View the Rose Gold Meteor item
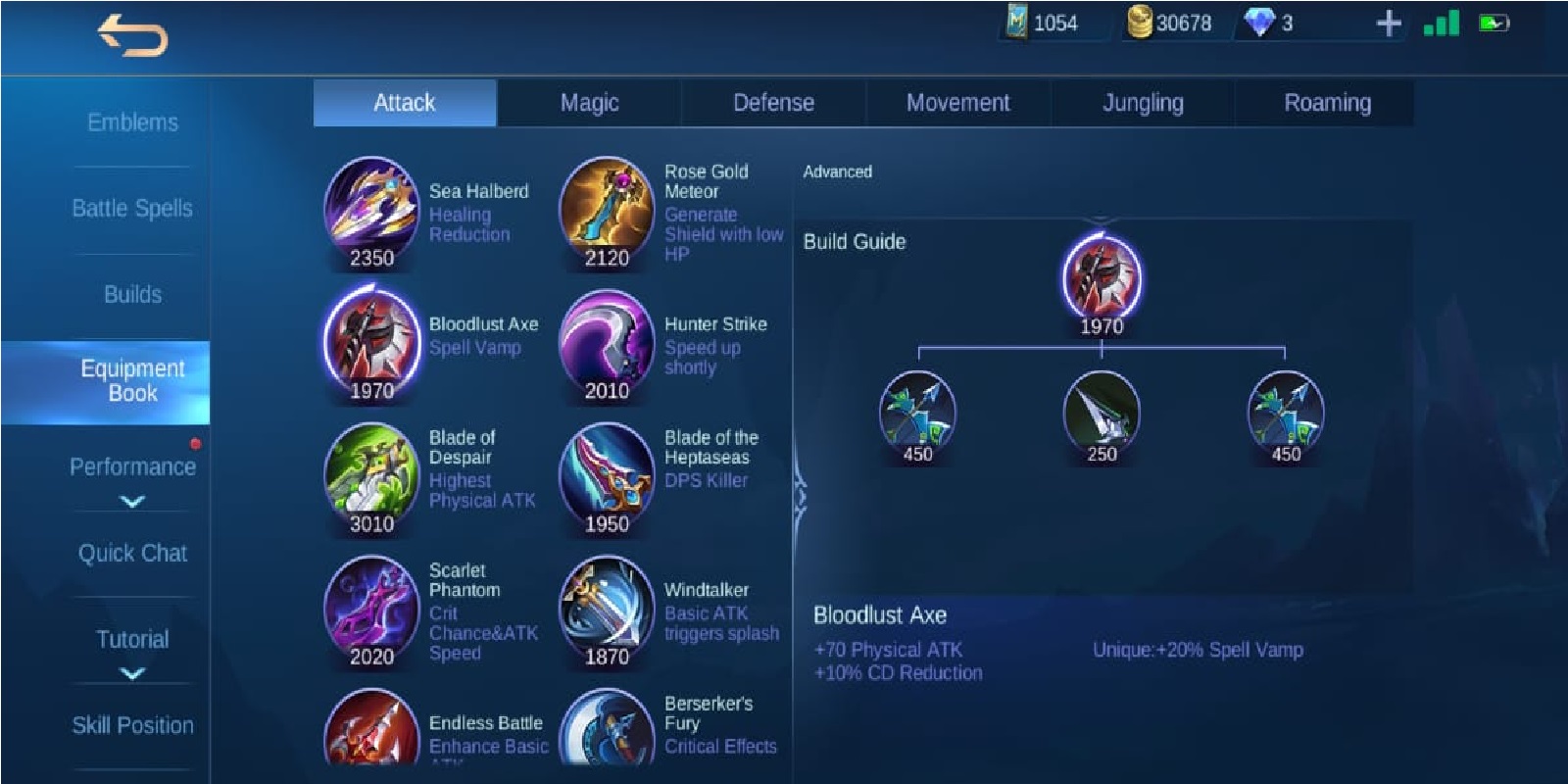Screen dimensions: 1568x784 click(x=606, y=207)
